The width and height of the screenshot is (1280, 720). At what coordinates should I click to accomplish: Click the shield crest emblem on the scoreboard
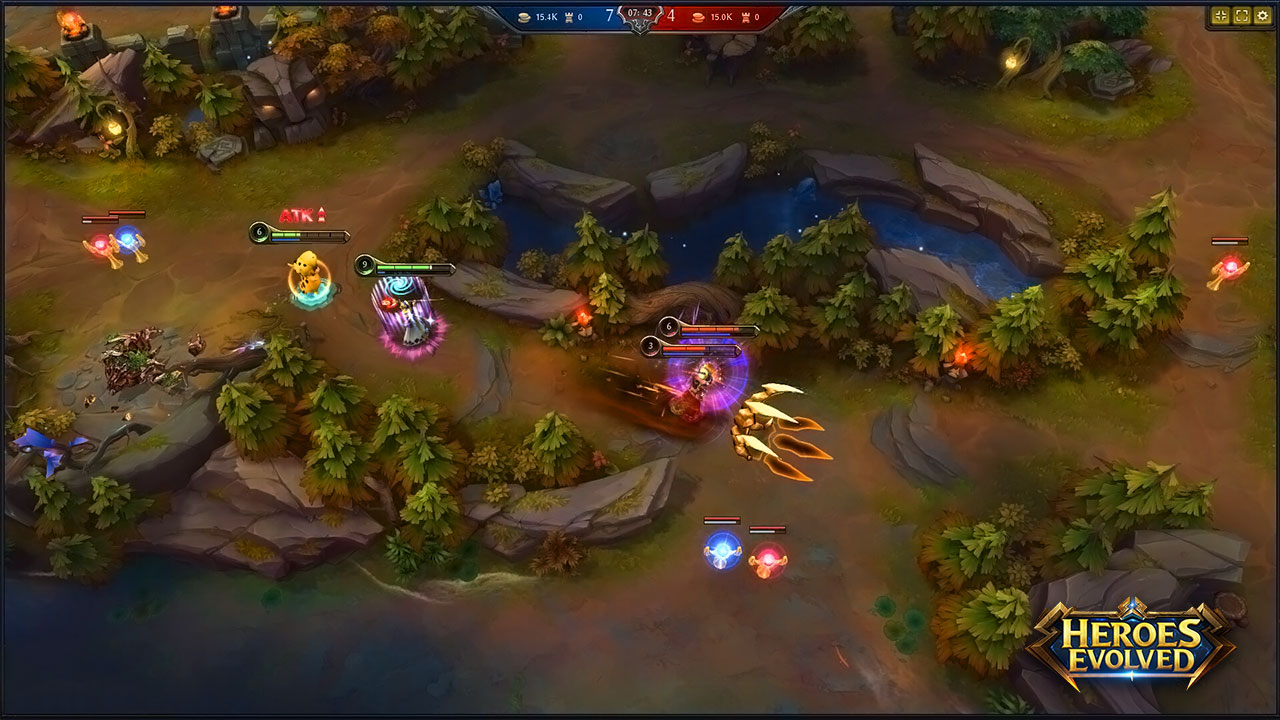[640, 26]
